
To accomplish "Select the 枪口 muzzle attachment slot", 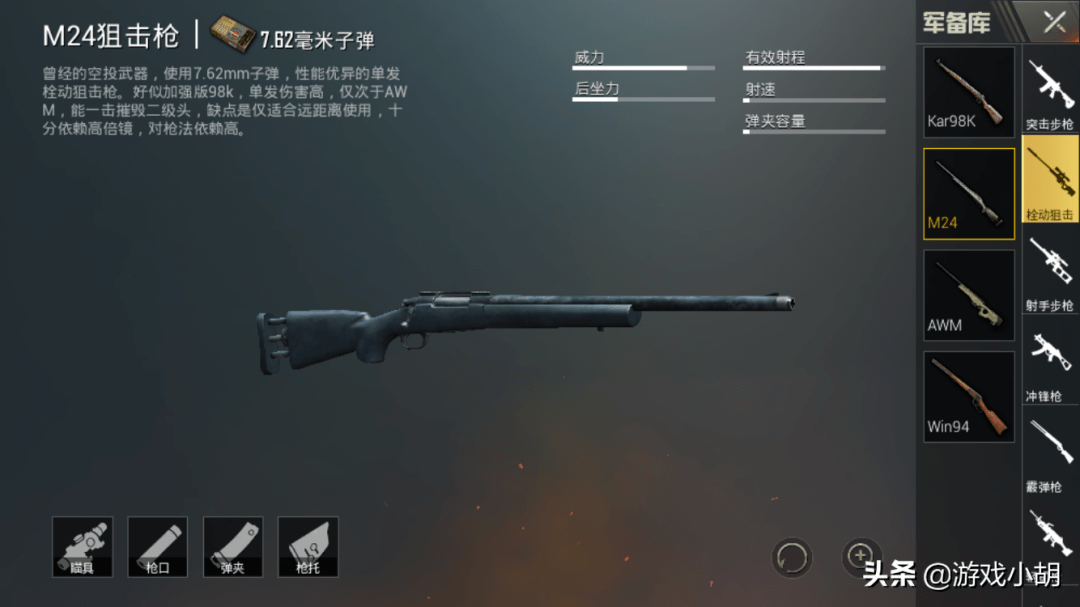I will (x=157, y=547).
